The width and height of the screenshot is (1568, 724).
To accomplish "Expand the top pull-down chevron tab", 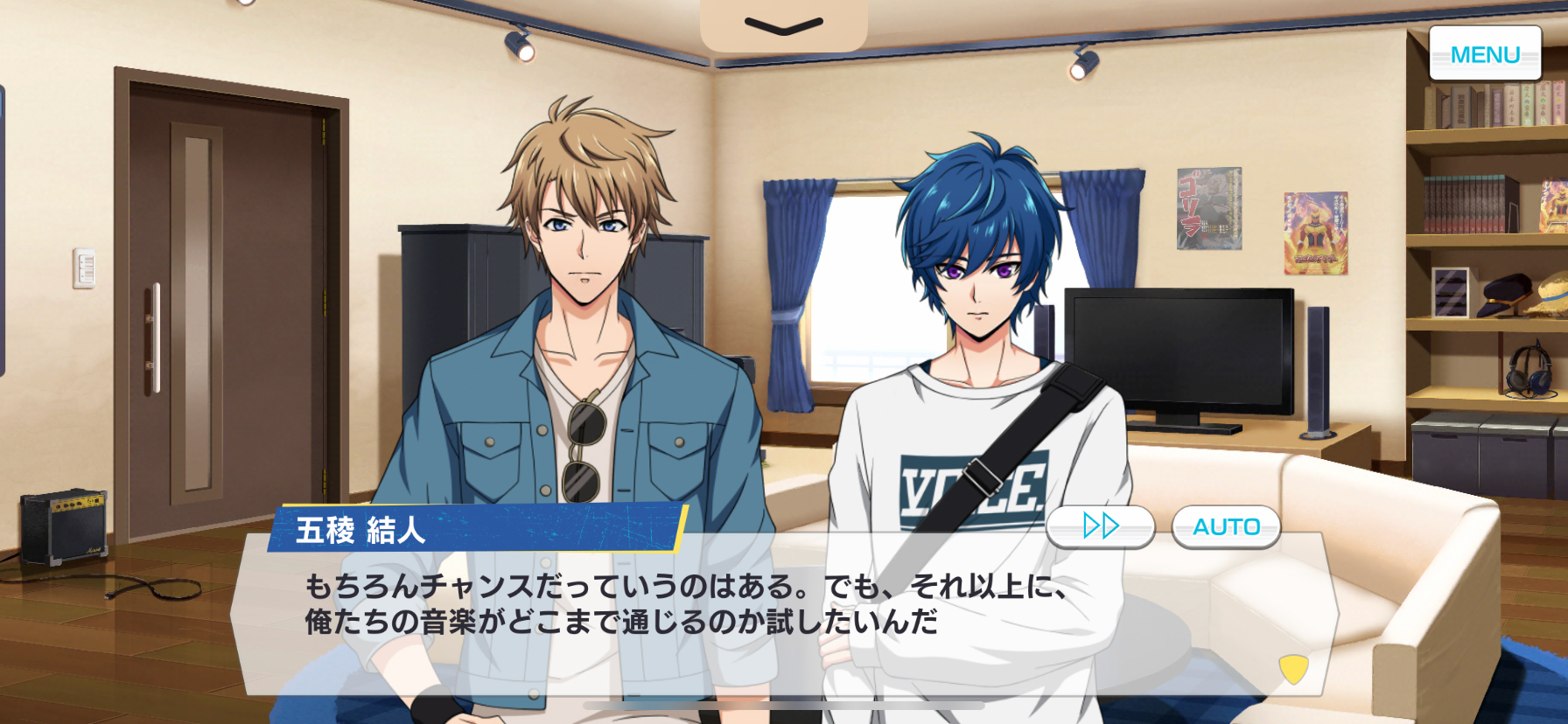I will click(783, 26).
